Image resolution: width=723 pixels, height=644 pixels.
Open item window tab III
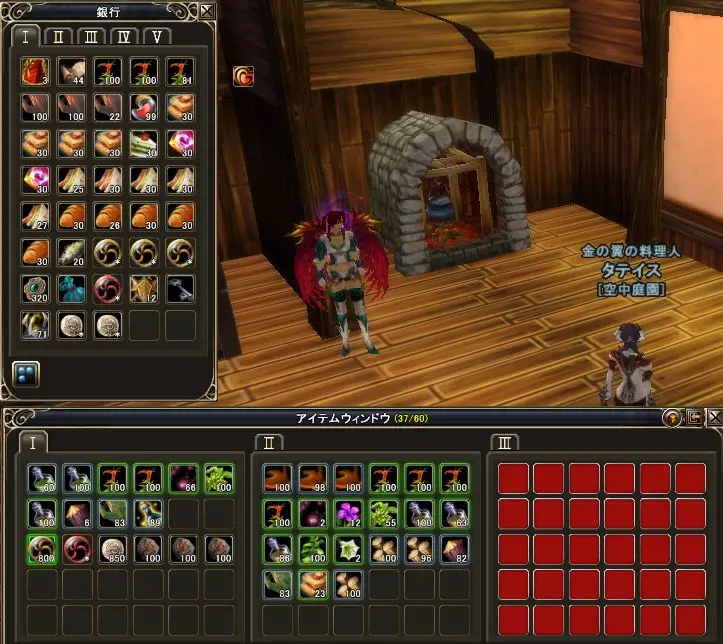click(505, 442)
